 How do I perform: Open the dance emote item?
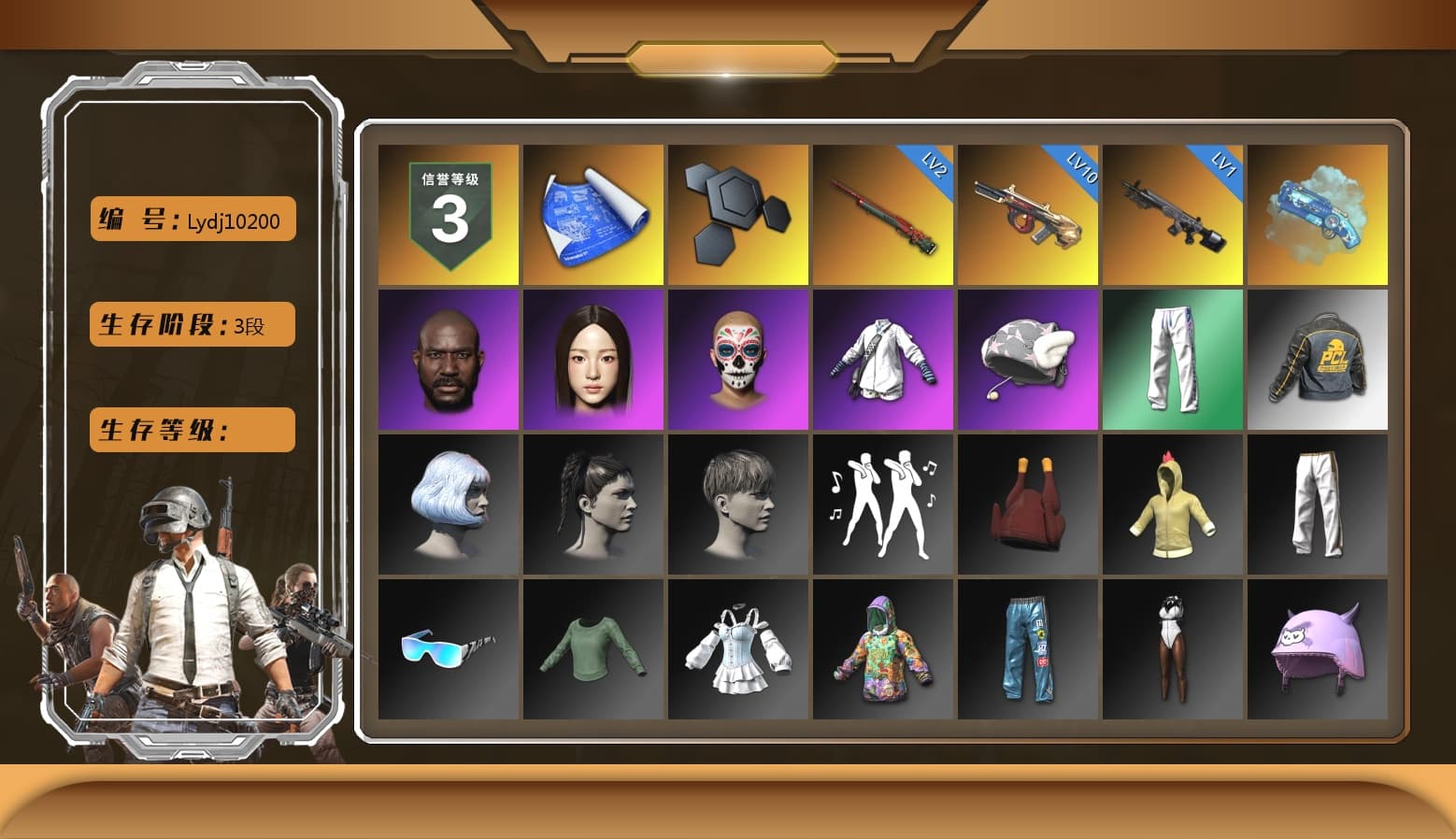[x=882, y=505]
